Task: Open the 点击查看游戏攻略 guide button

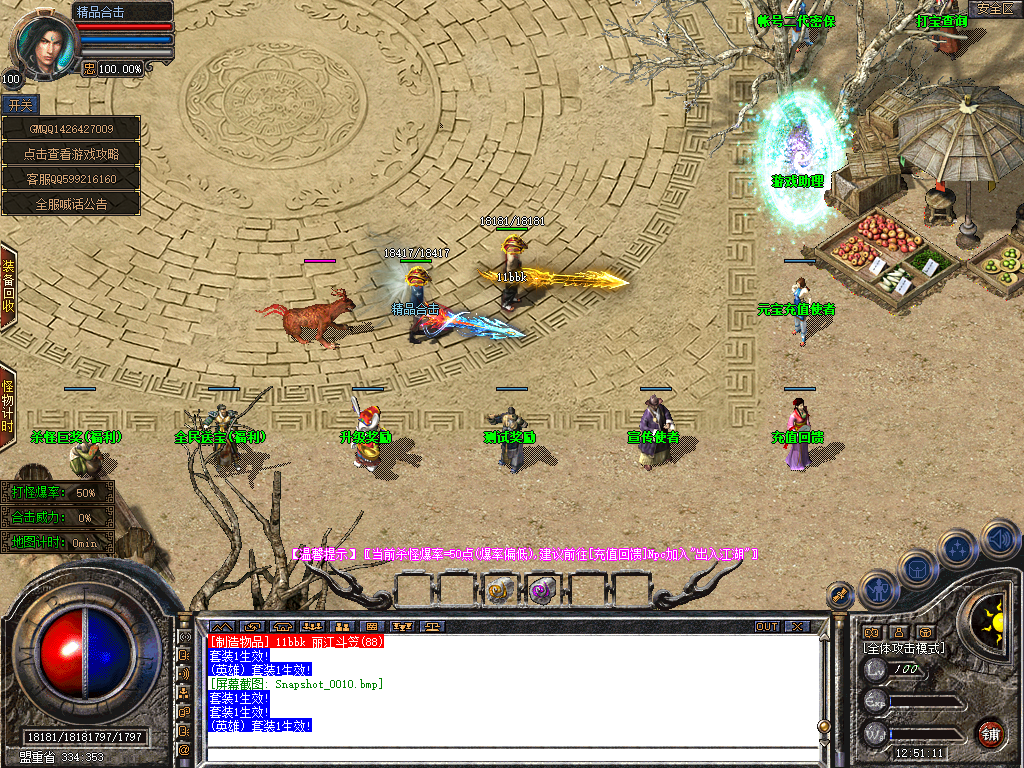Action: pyautogui.click(x=71, y=154)
